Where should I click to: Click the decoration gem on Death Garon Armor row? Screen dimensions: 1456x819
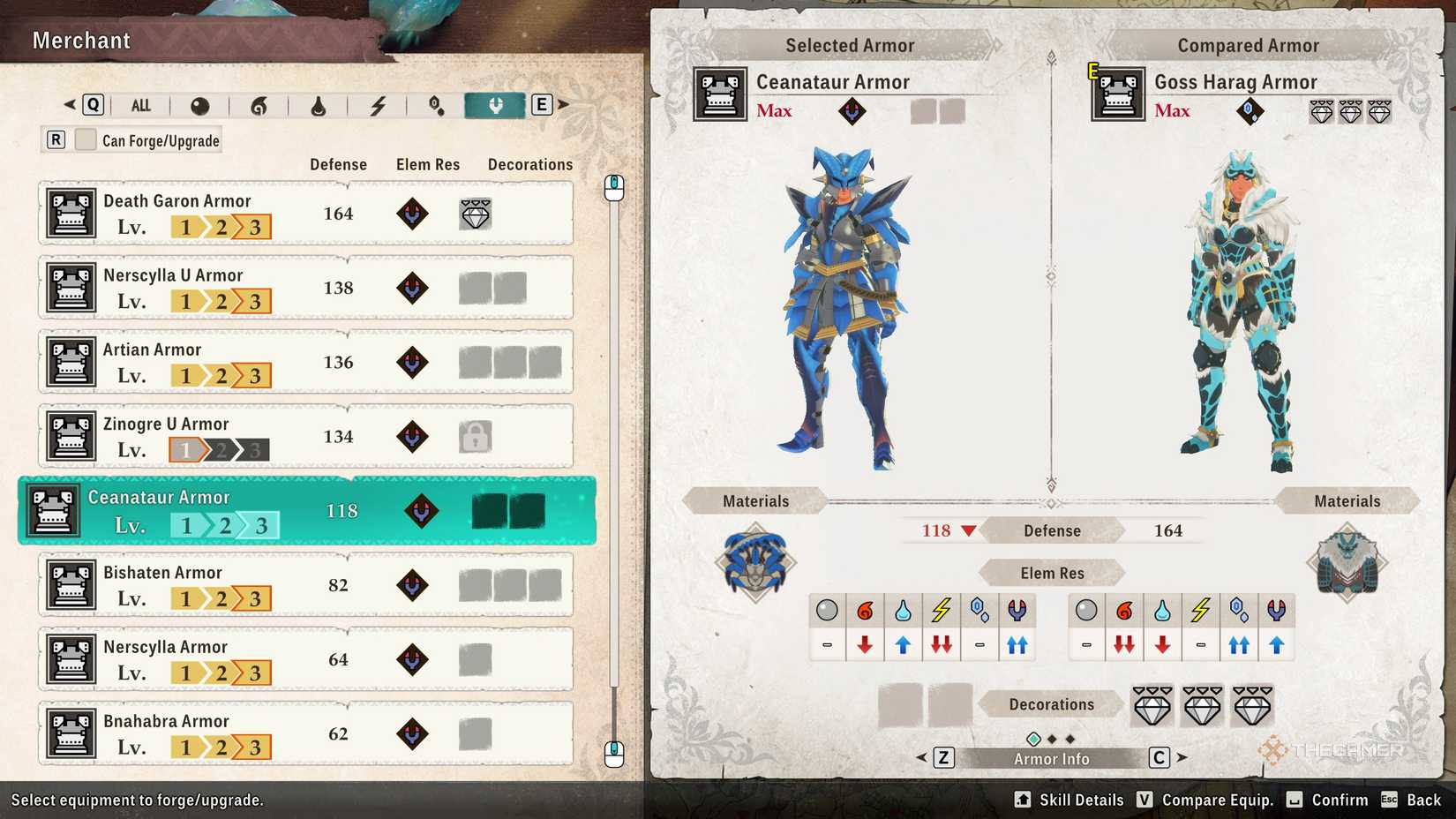click(476, 214)
